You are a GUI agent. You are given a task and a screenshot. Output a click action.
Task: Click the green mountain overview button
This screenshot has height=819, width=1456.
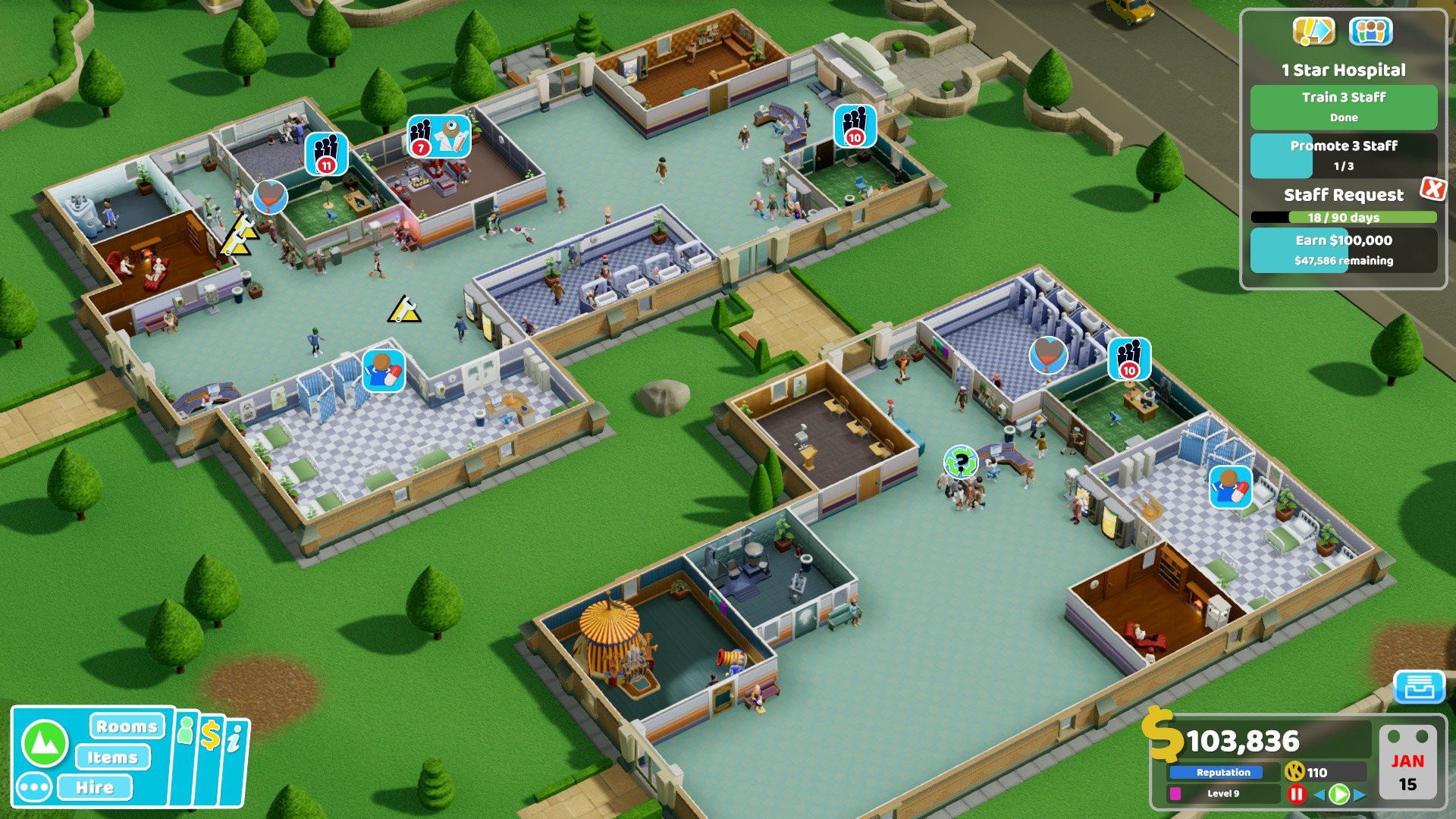tap(45, 743)
